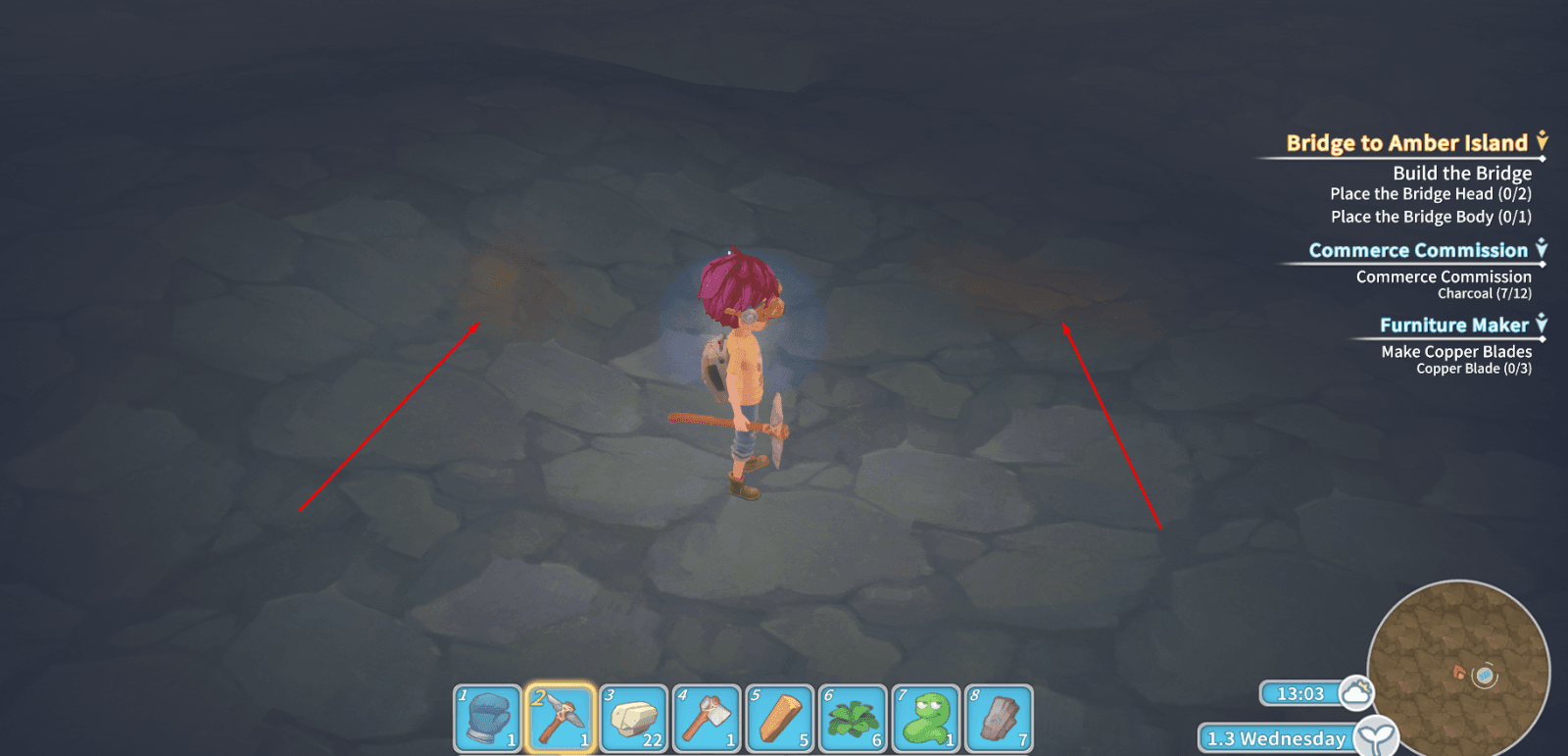Collapse the Commerce Commission quest entry

click(1542, 250)
